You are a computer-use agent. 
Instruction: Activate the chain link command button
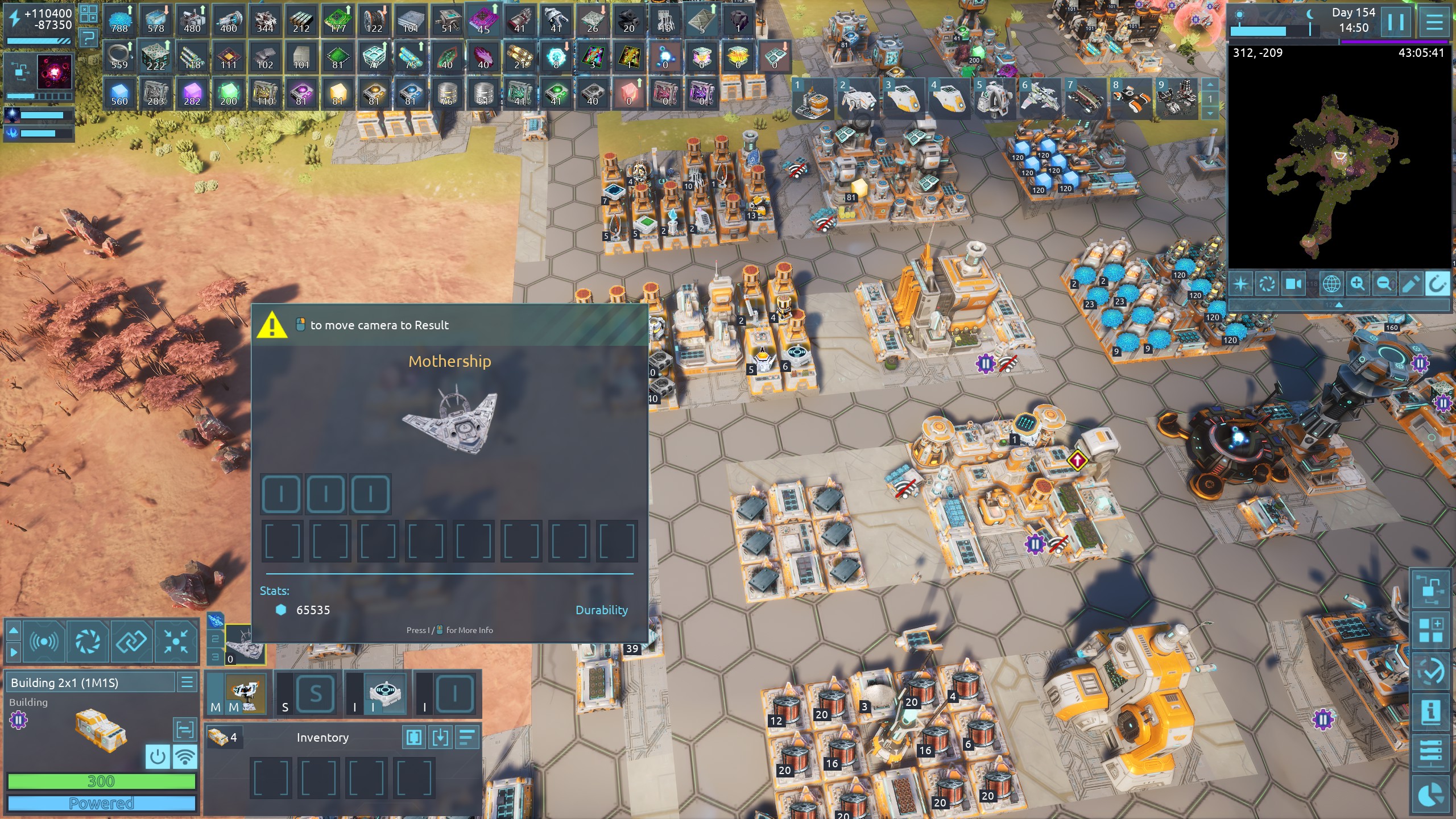131,642
